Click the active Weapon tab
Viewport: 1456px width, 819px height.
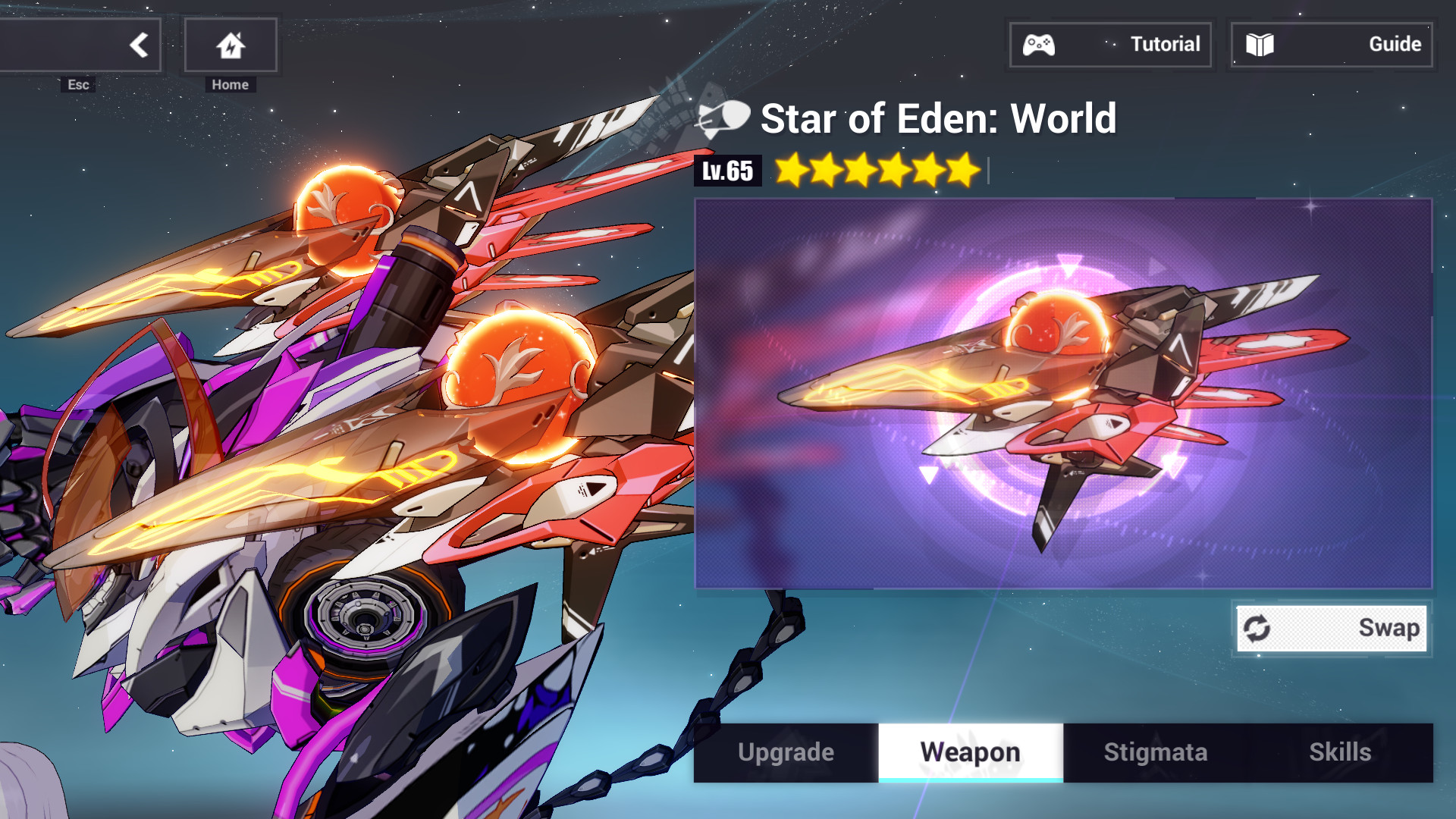click(970, 752)
